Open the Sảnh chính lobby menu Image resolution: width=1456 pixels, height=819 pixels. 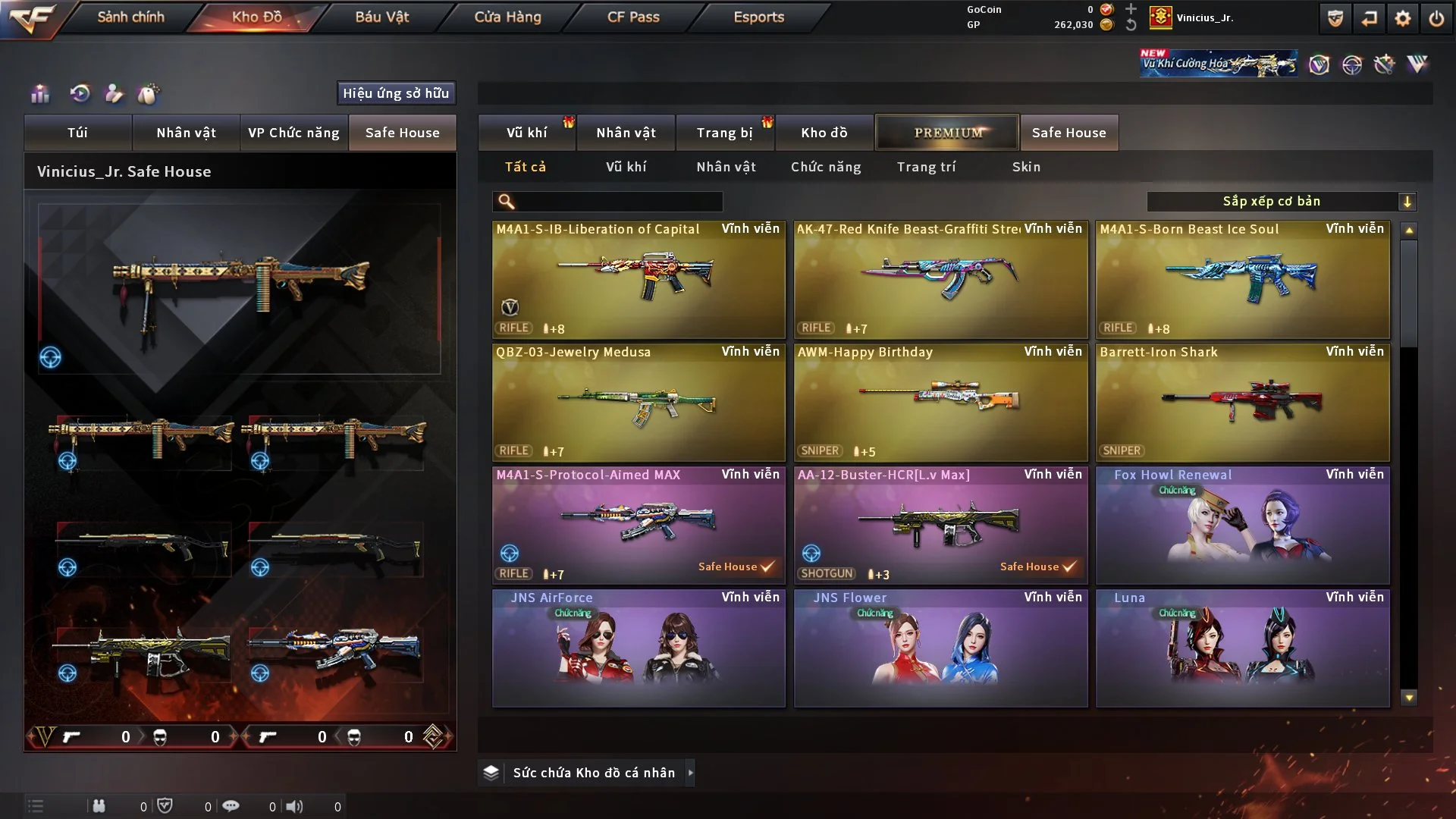point(130,17)
